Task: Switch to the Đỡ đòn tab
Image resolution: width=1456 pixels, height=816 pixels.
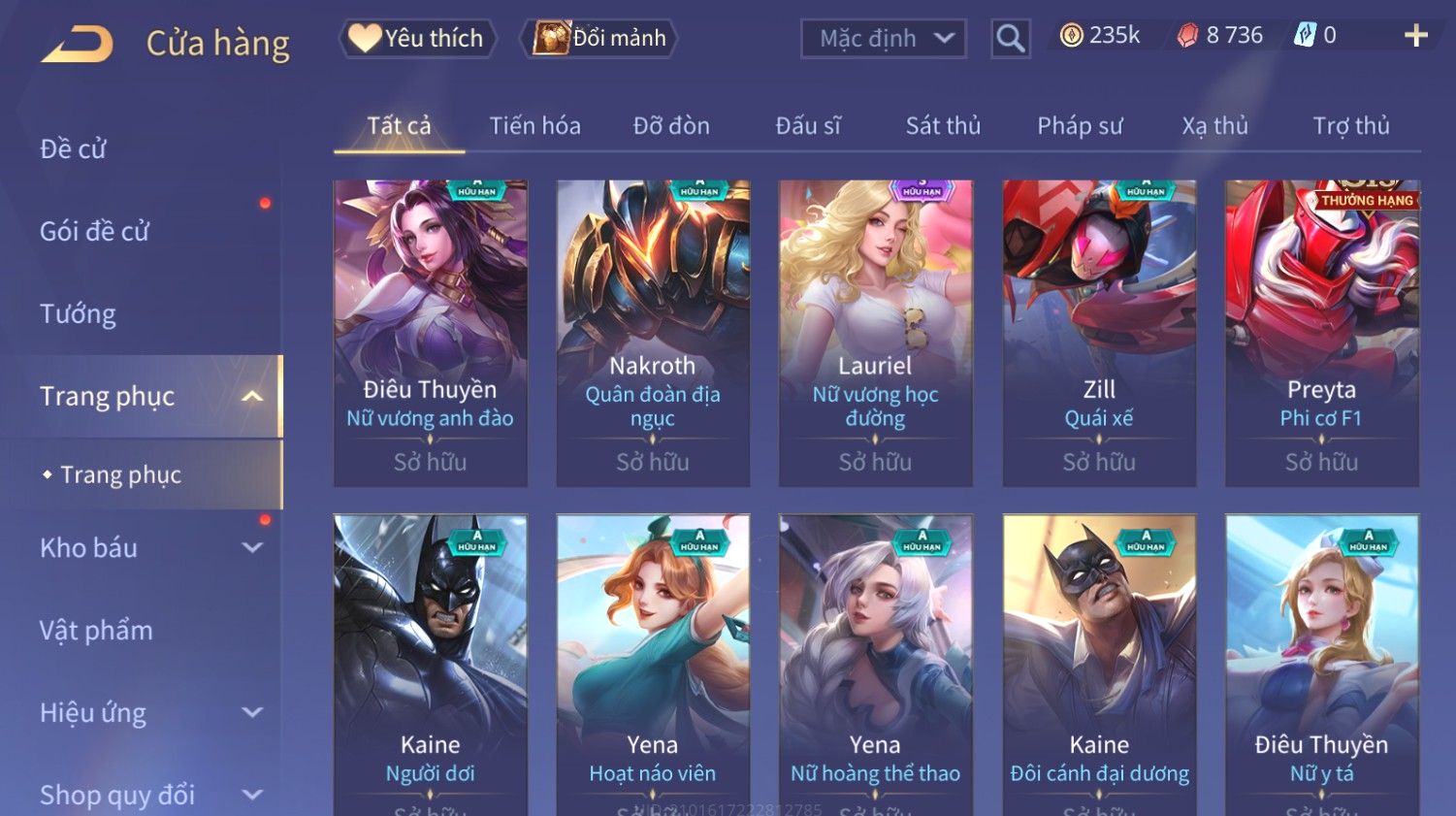Action: [x=671, y=126]
